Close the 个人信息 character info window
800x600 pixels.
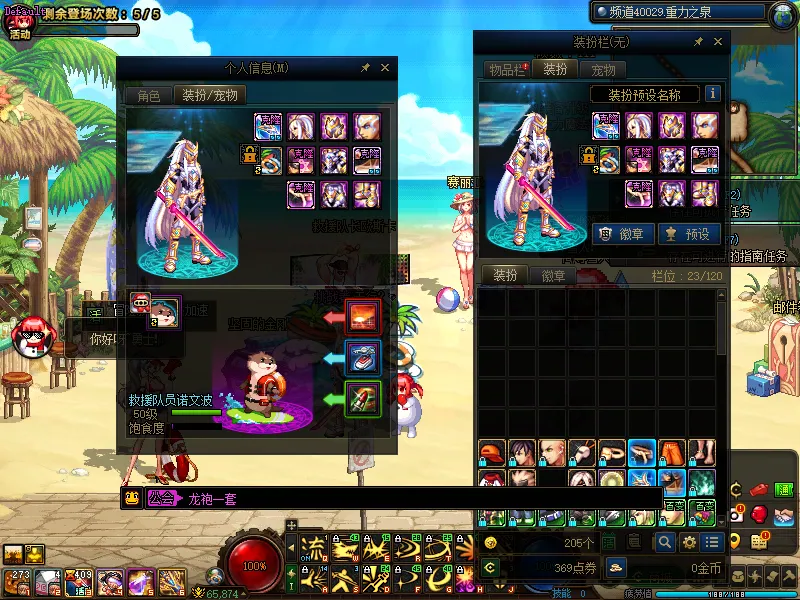click(x=385, y=68)
